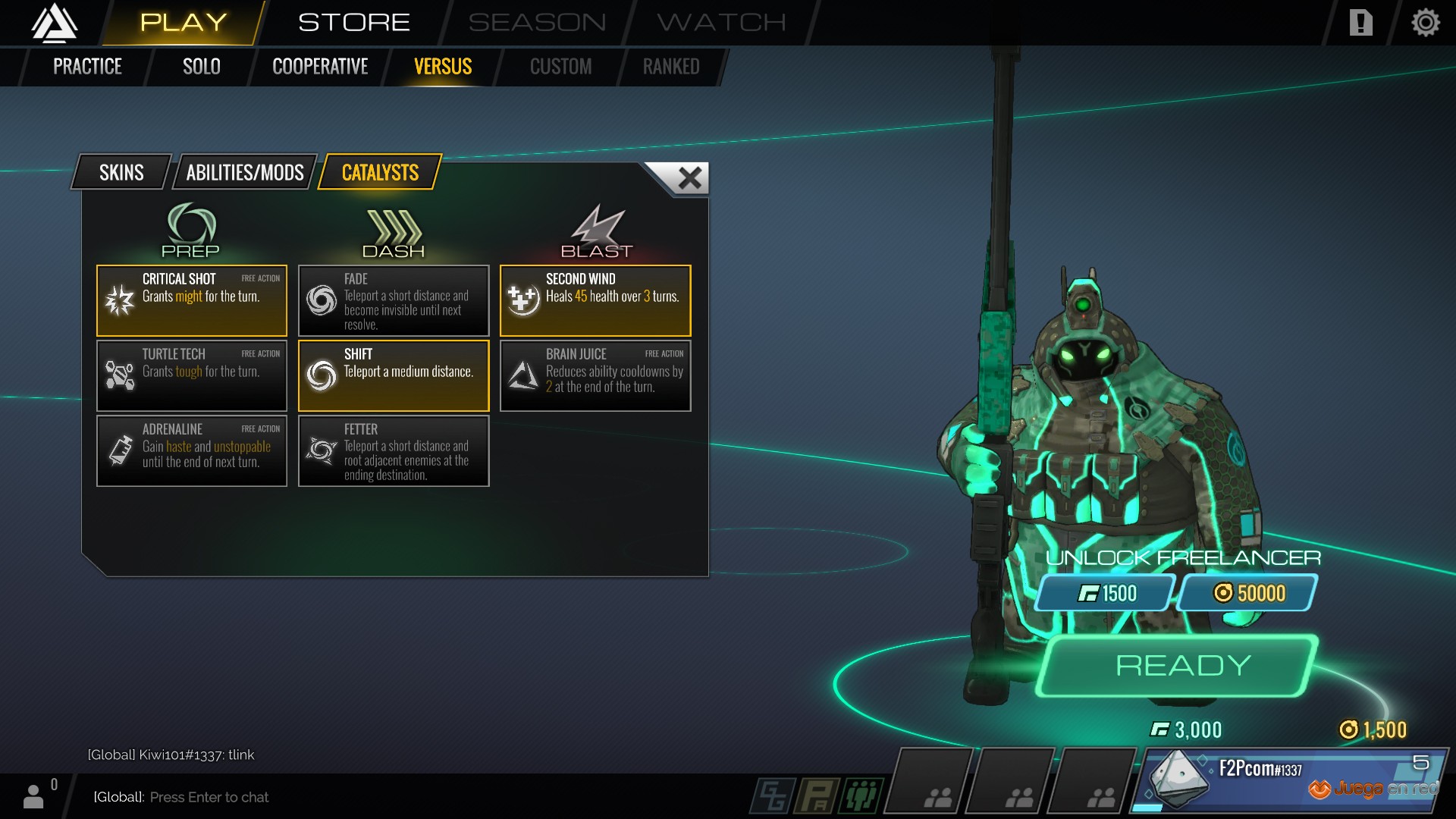
Task: Choose the Turtle Tech catalyst
Action: click(192, 375)
